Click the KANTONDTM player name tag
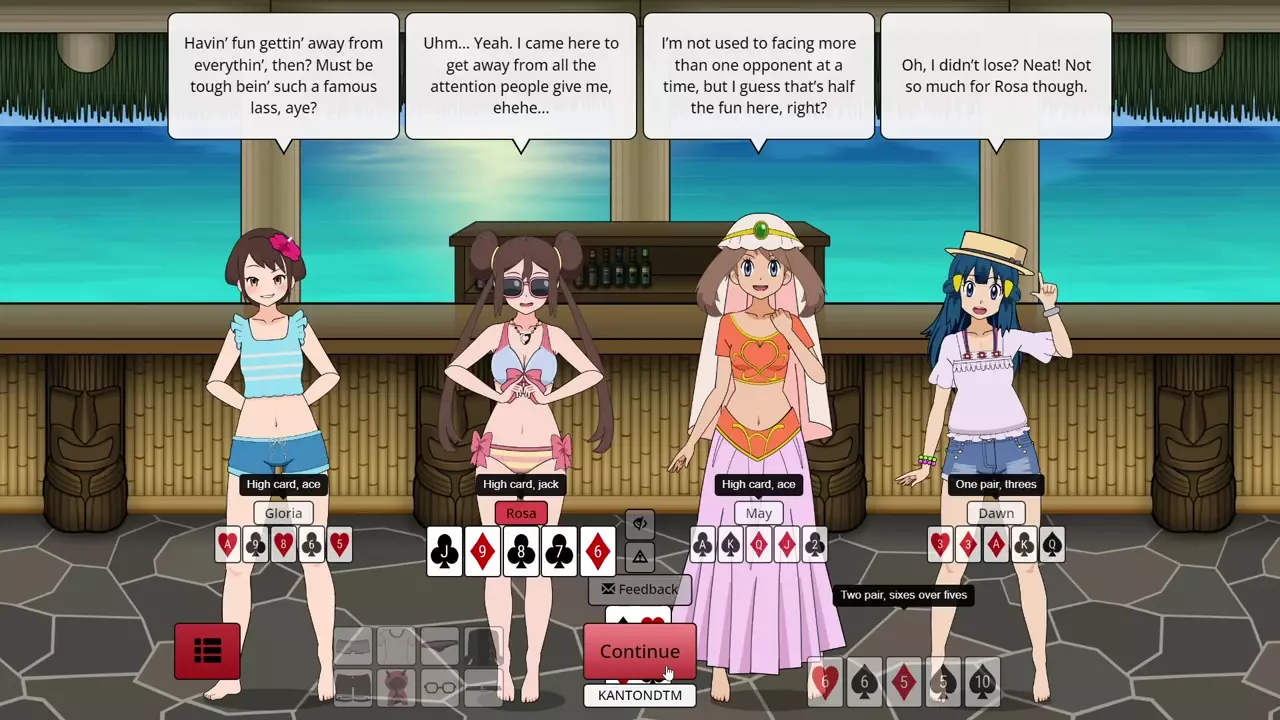This screenshot has width=1280, height=720. [639, 695]
